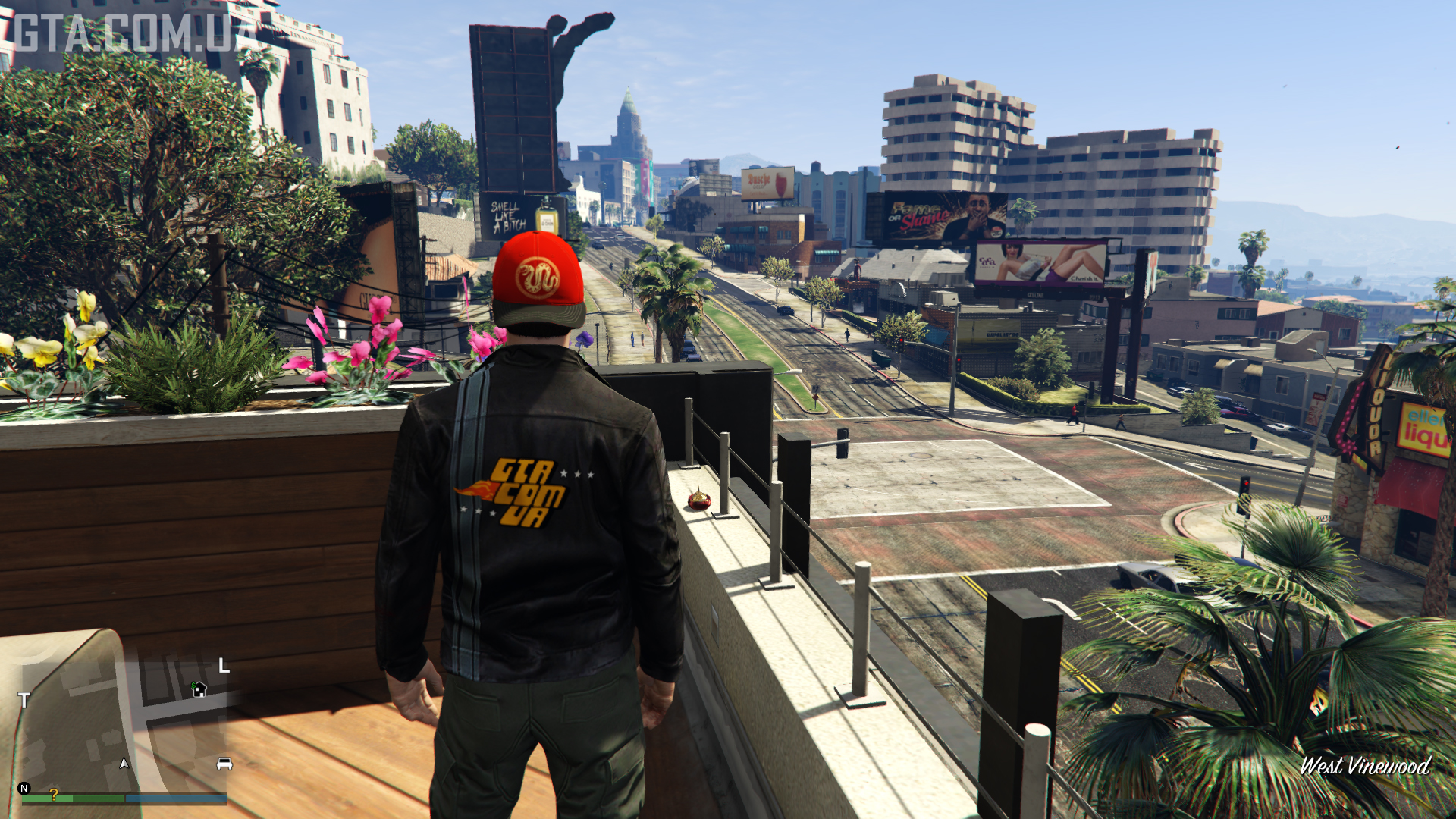The image size is (1456, 819).
Task: Select the white car blip on minimap
Action: coord(224,764)
